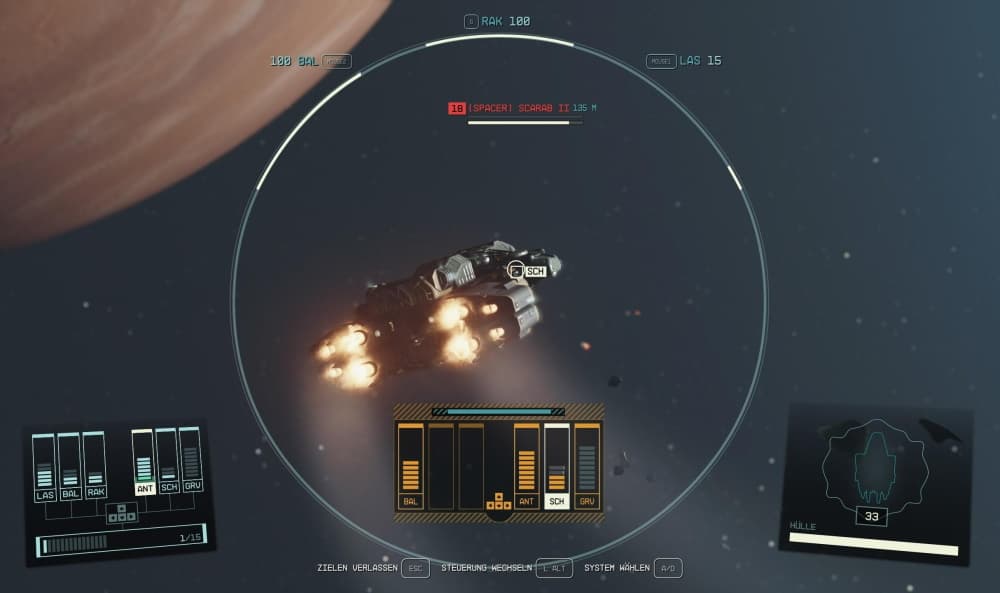The width and height of the screenshot is (1000, 593).
Task: Select the SCH system in the enemy targeting panel
Action: click(557, 466)
